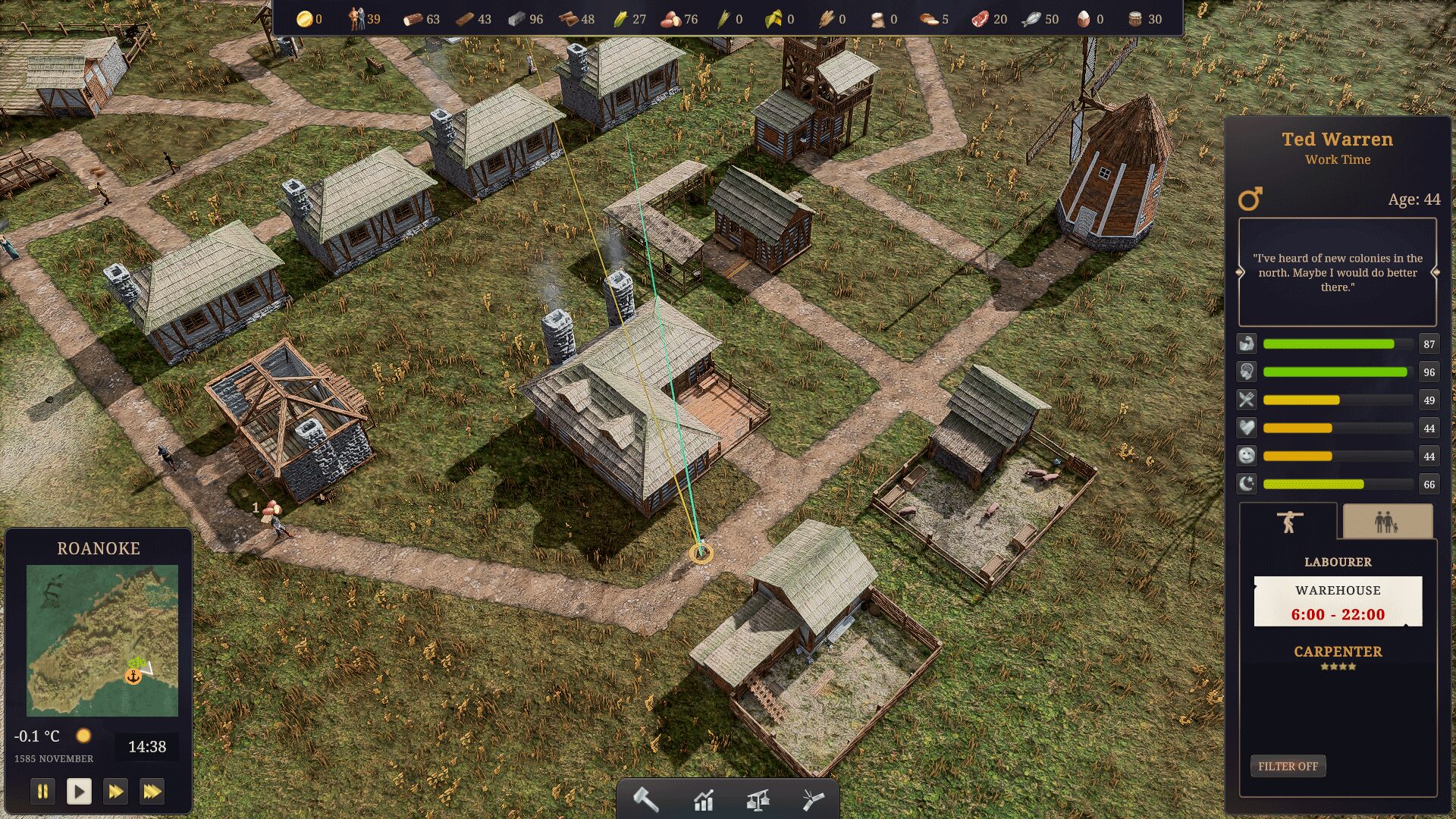
Task: Set game speed to normal play
Action: point(79,792)
